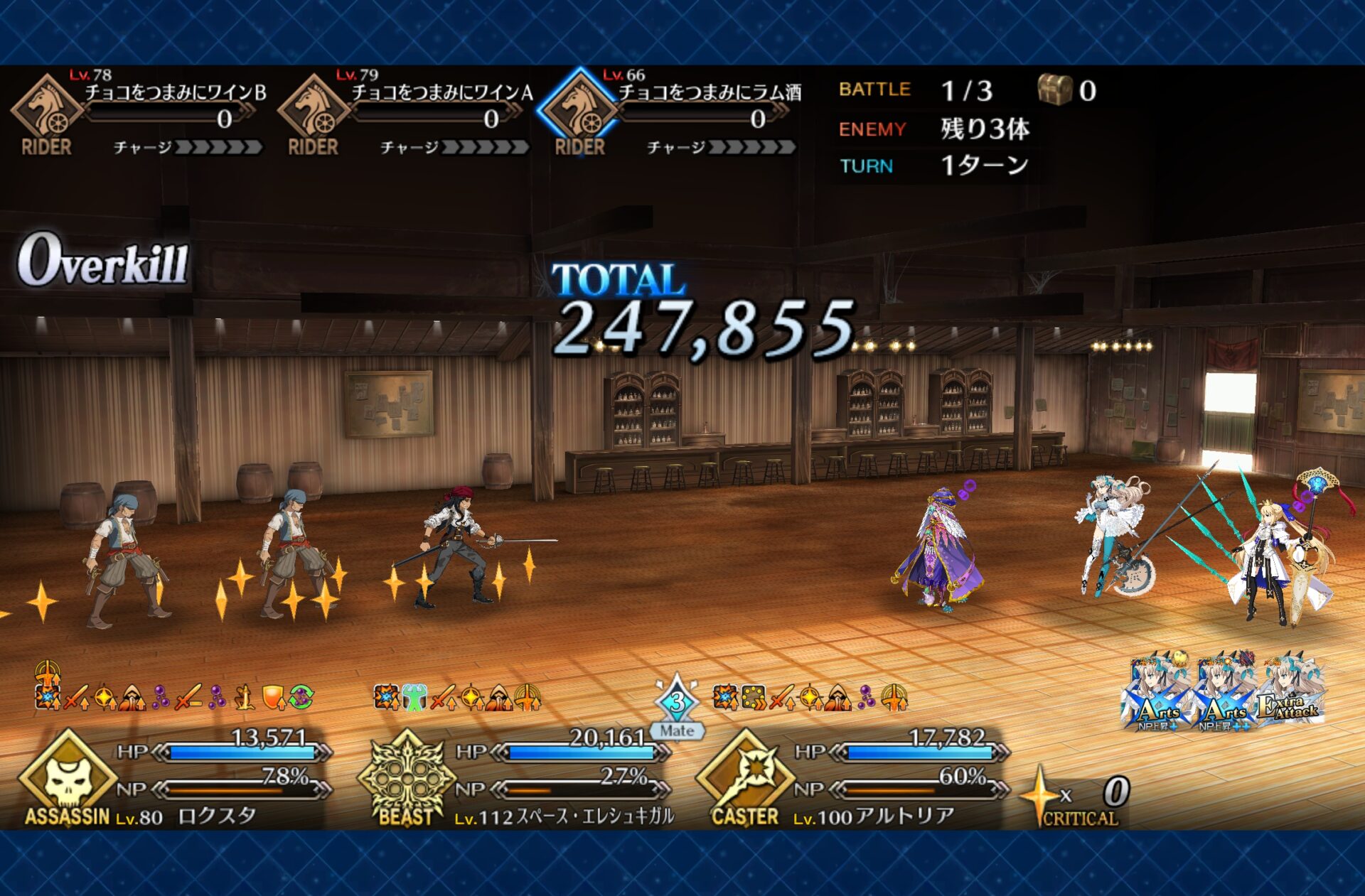This screenshot has width=1365, height=896.
Task: Tap the Extra Attack command card
Action: point(1290,693)
